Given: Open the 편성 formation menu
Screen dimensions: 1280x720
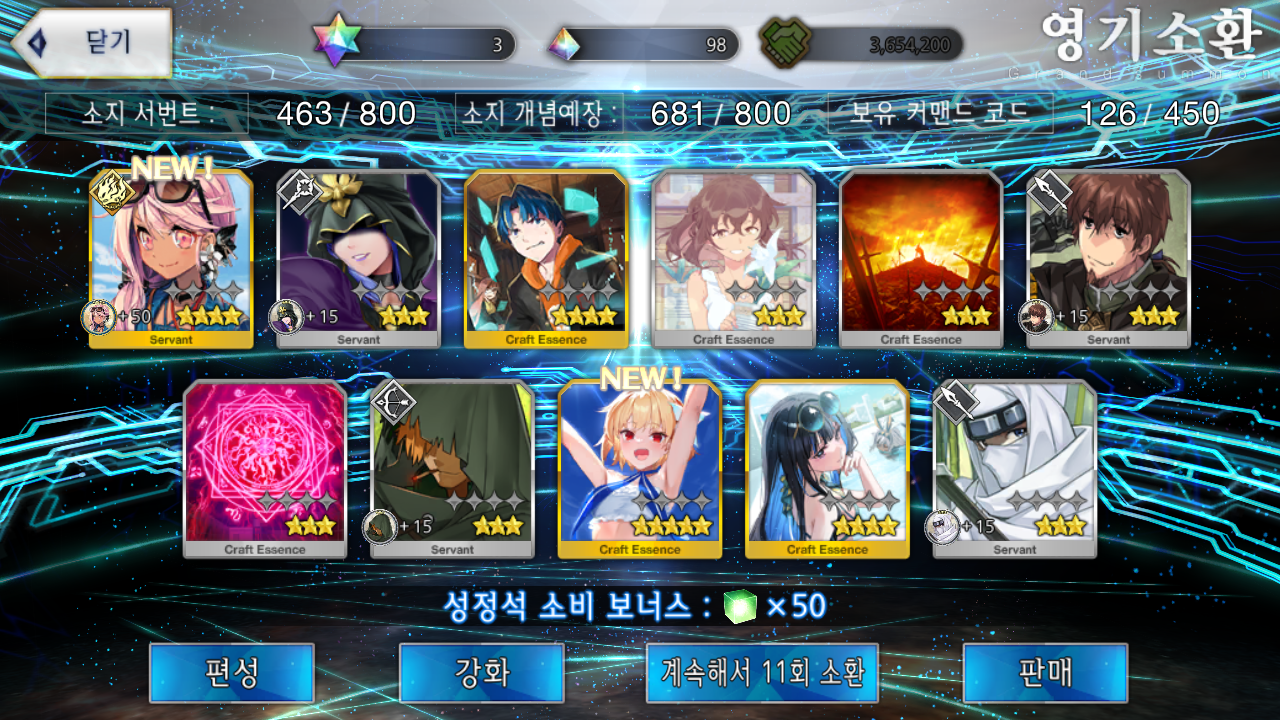Looking at the screenshot, I should coord(231,672).
